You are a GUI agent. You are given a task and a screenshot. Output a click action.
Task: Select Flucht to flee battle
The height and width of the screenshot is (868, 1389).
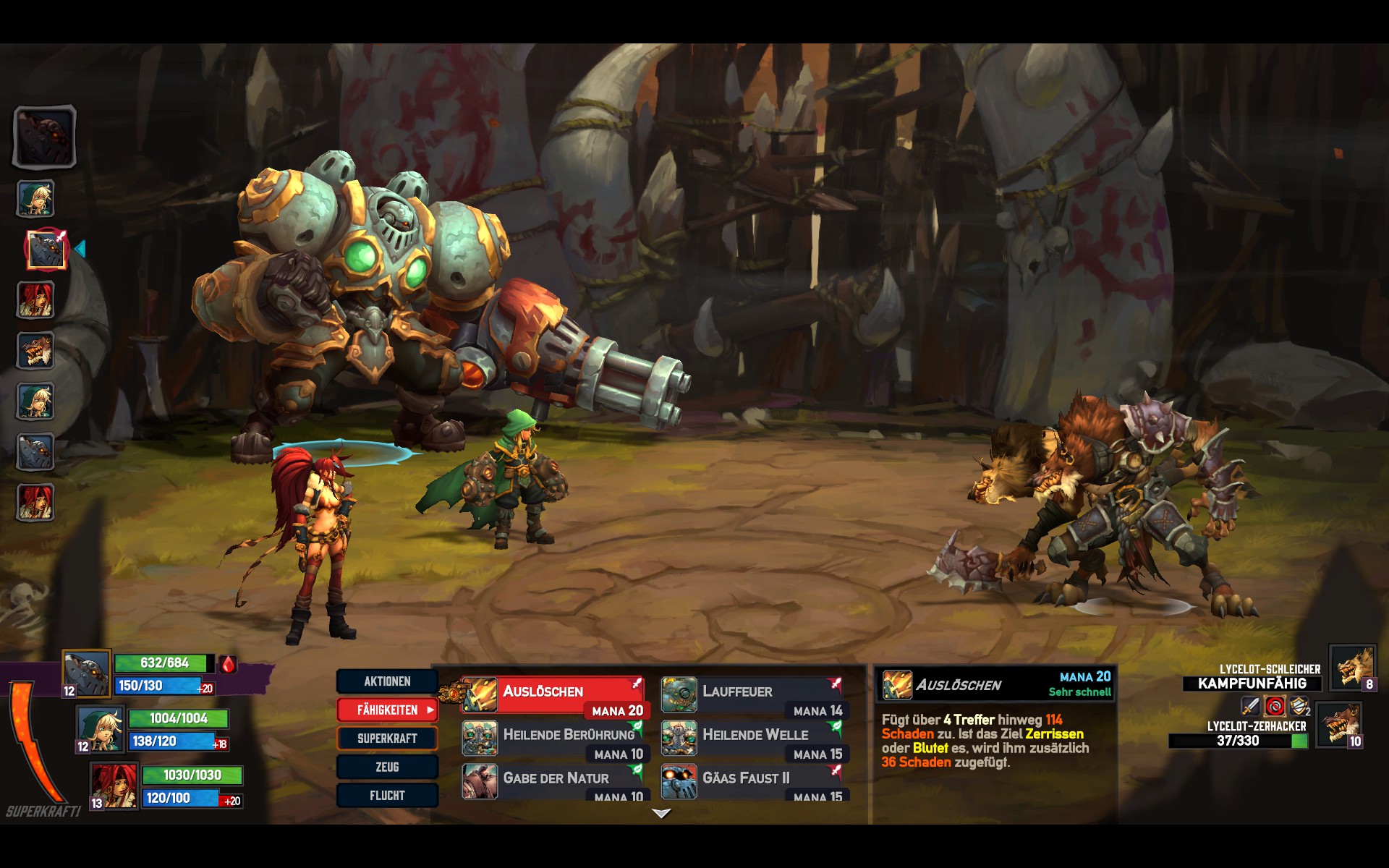click(x=387, y=796)
